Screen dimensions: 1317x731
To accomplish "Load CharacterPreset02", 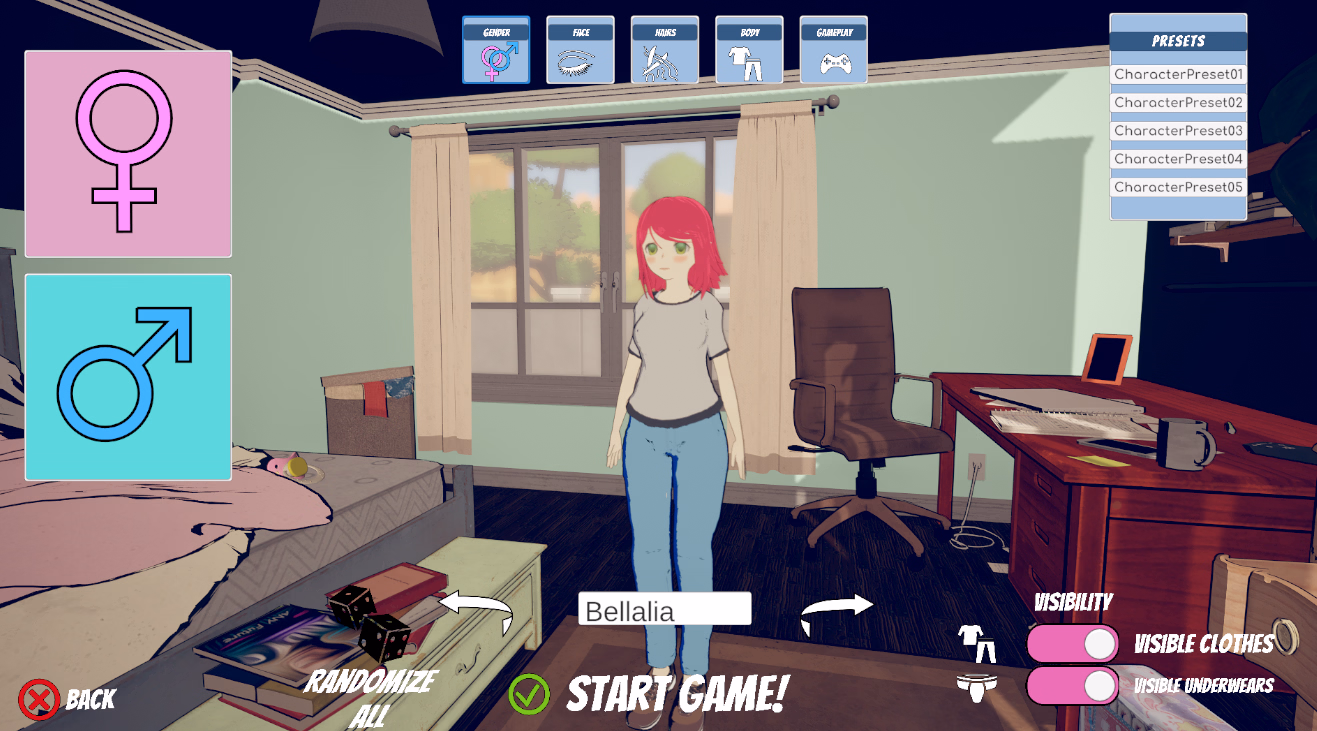I will point(1178,103).
